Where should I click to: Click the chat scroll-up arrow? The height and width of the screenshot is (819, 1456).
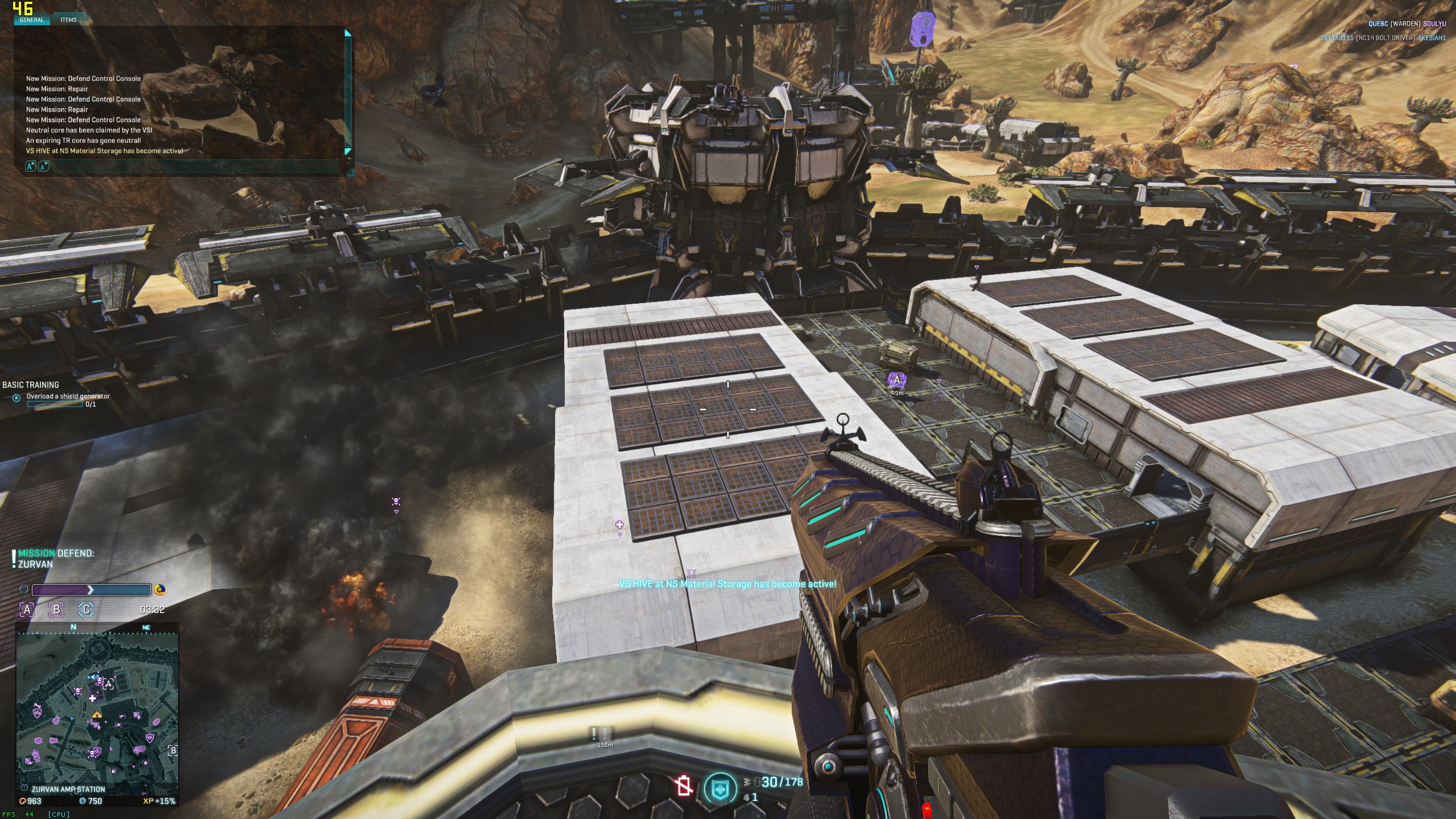[348, 34]
